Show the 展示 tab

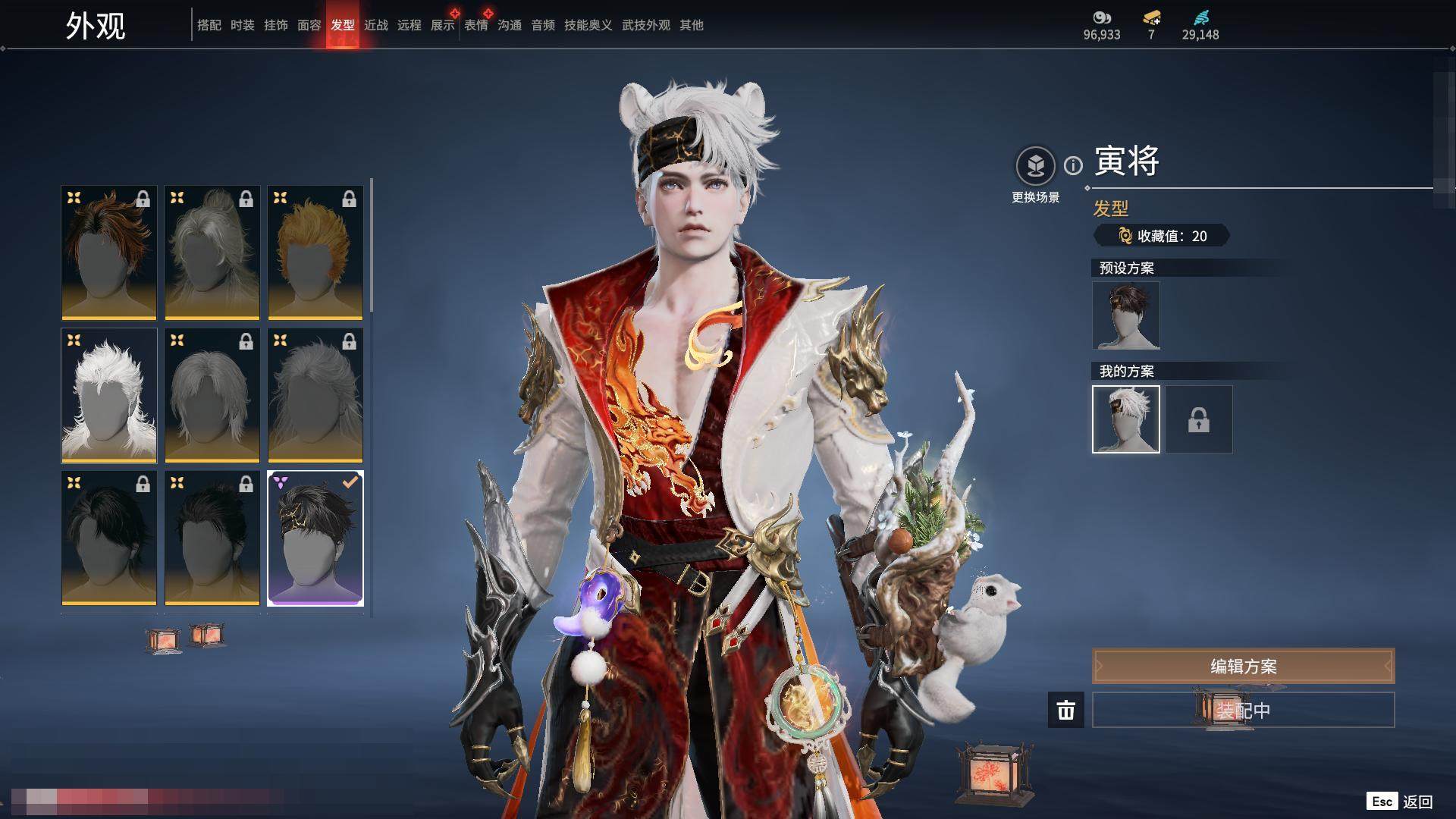point(442,25)
